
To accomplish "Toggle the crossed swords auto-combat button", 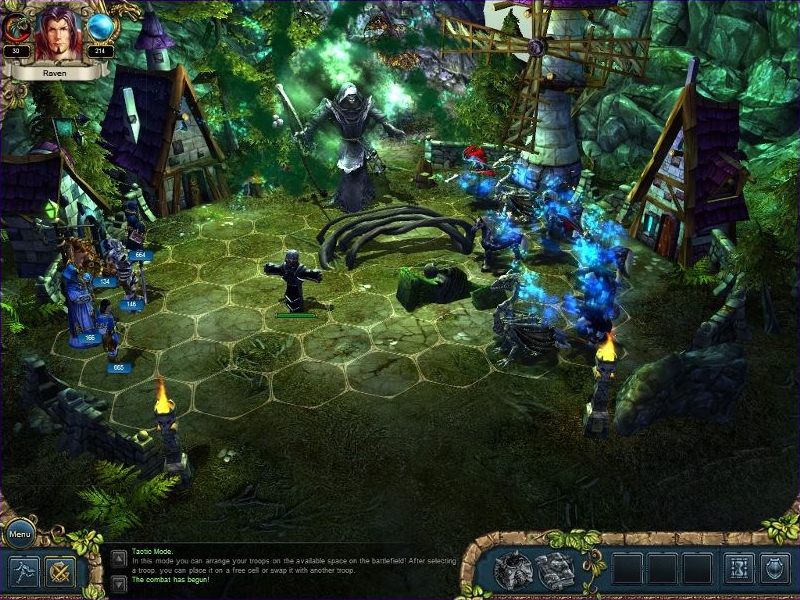I will (x=60, y=571).
